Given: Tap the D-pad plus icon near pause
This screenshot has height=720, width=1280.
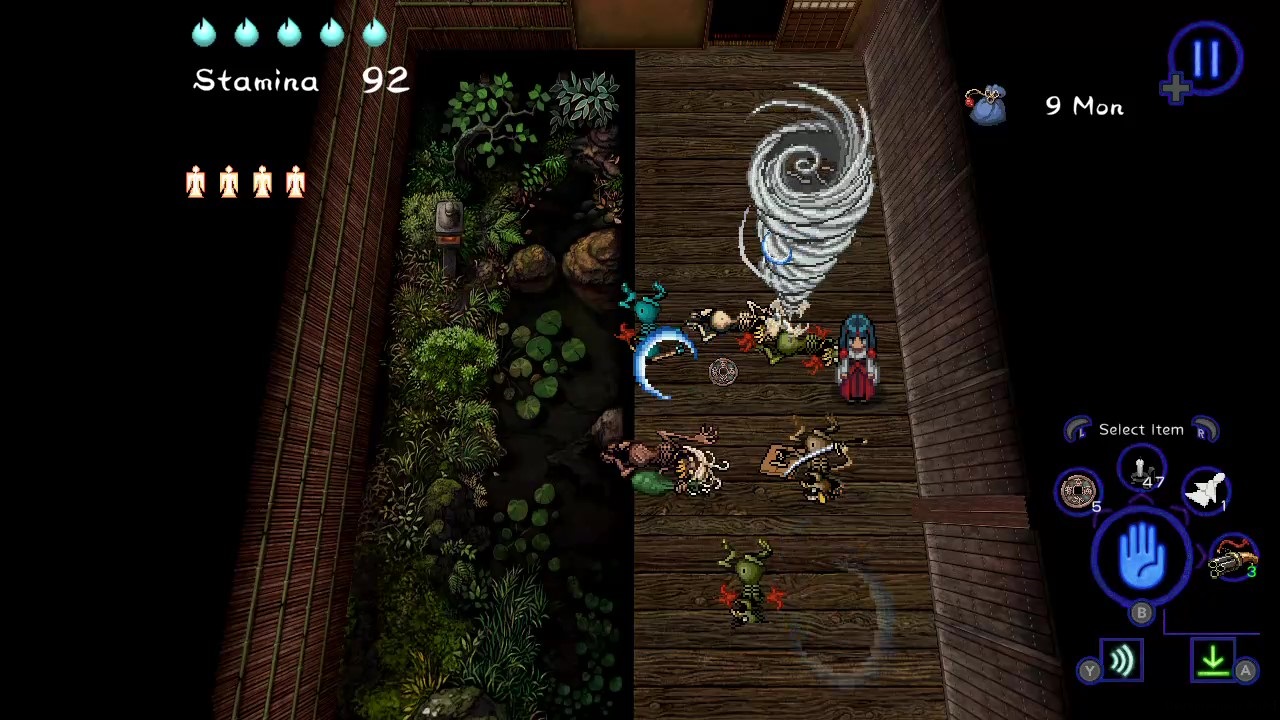Looking at the screenshot, I should tap(1174, 88).
